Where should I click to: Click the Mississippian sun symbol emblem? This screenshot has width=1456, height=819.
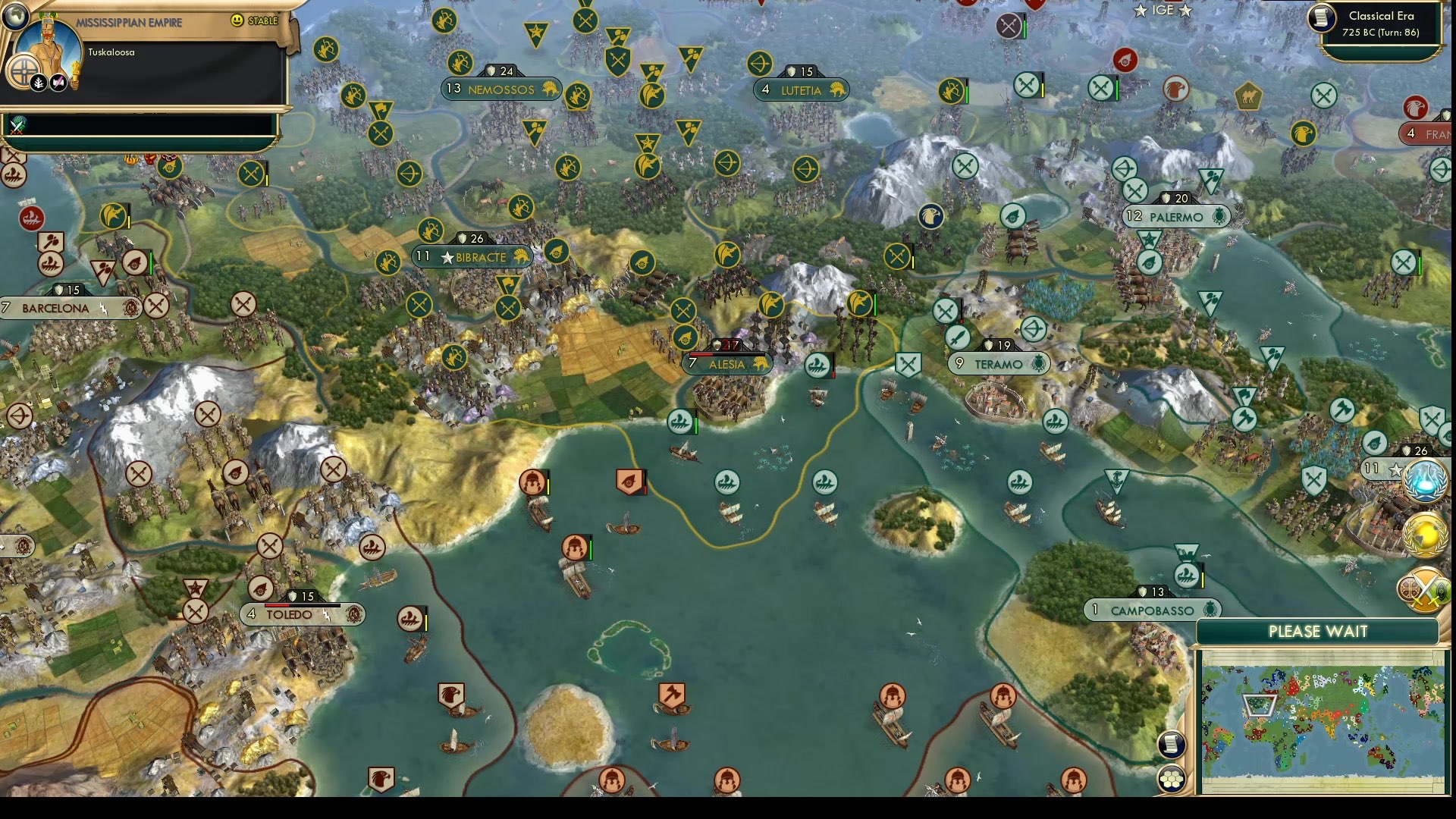pos(24,71)
